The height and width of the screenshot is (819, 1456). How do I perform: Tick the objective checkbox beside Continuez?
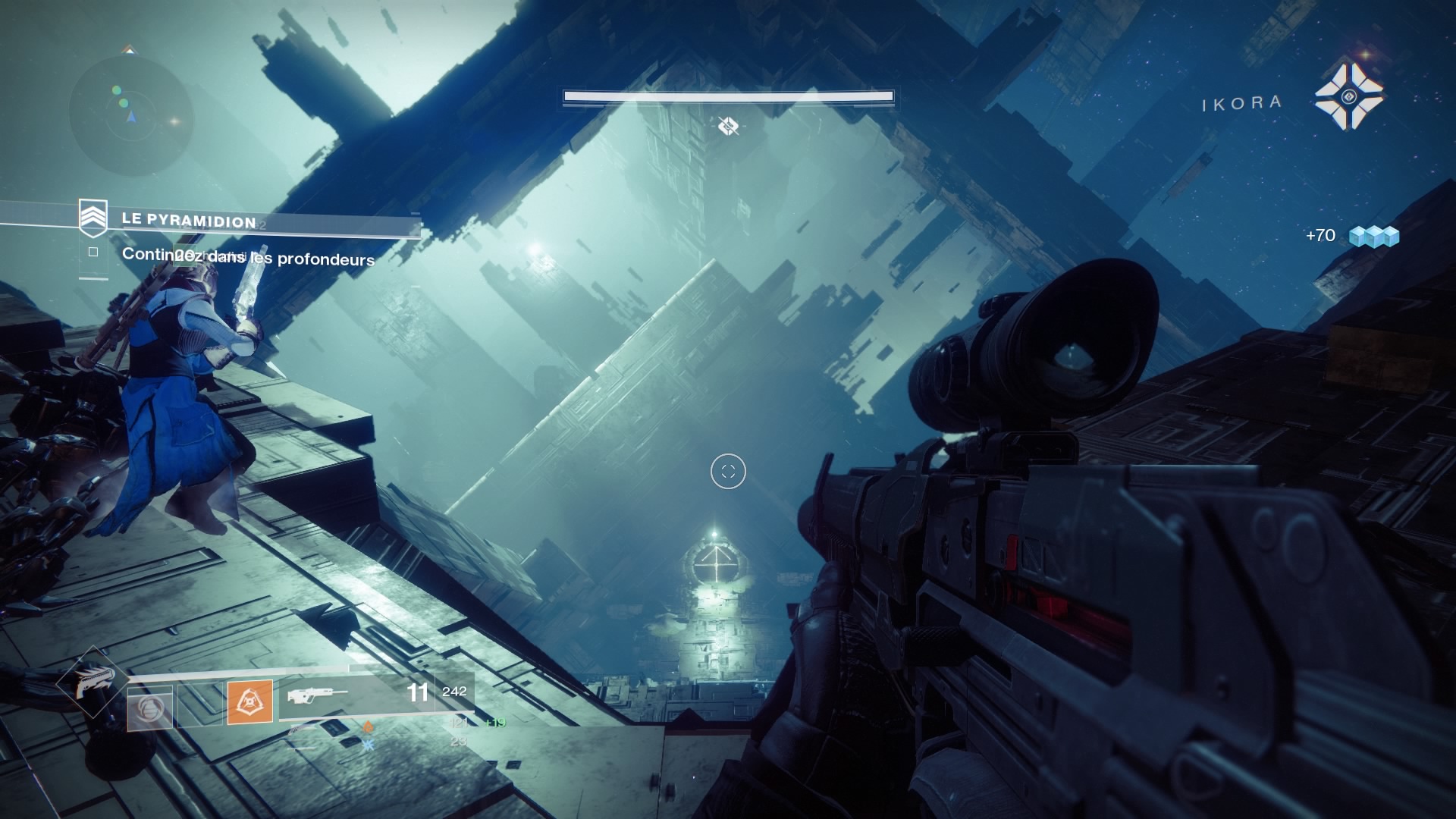click(93, 252)
